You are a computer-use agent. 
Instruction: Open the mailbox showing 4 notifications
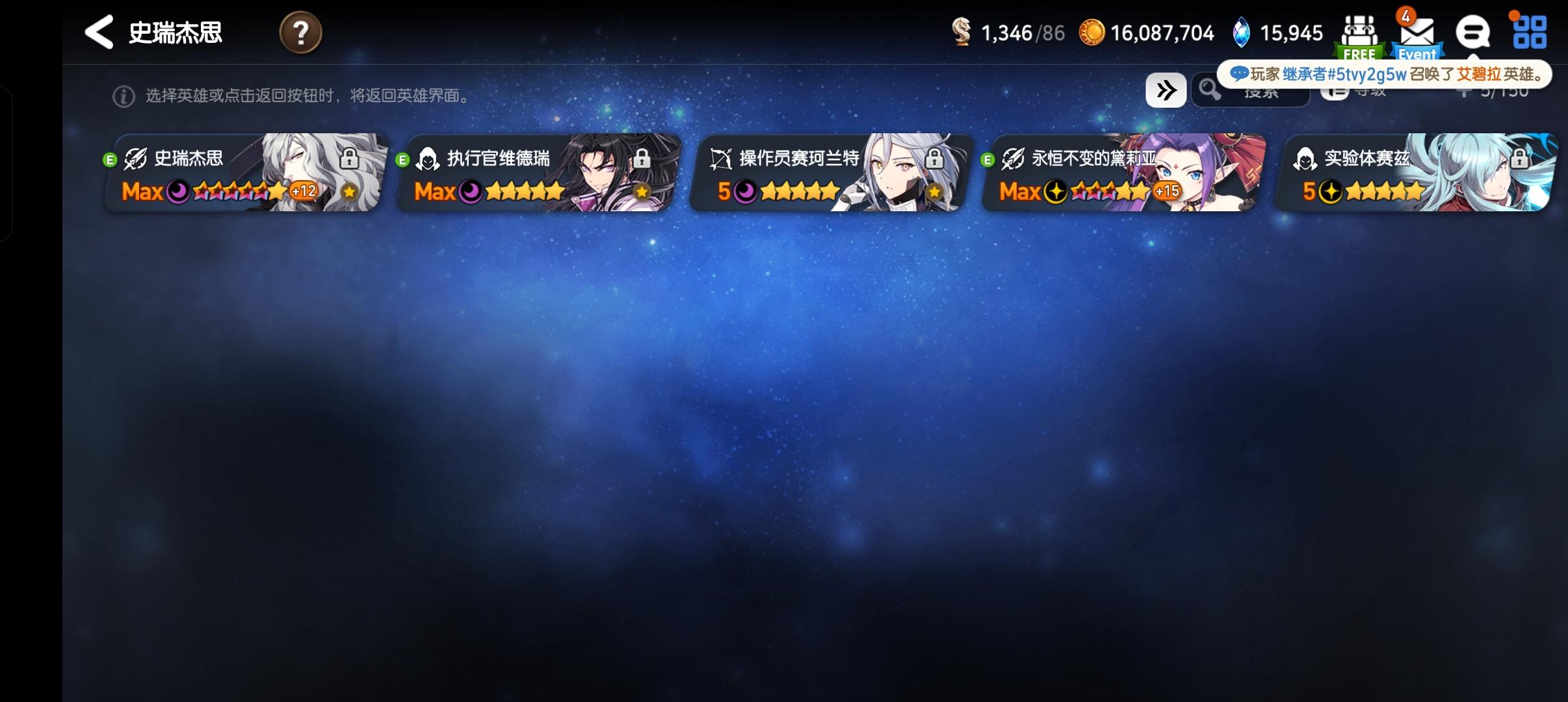(x=1417, y=32)
